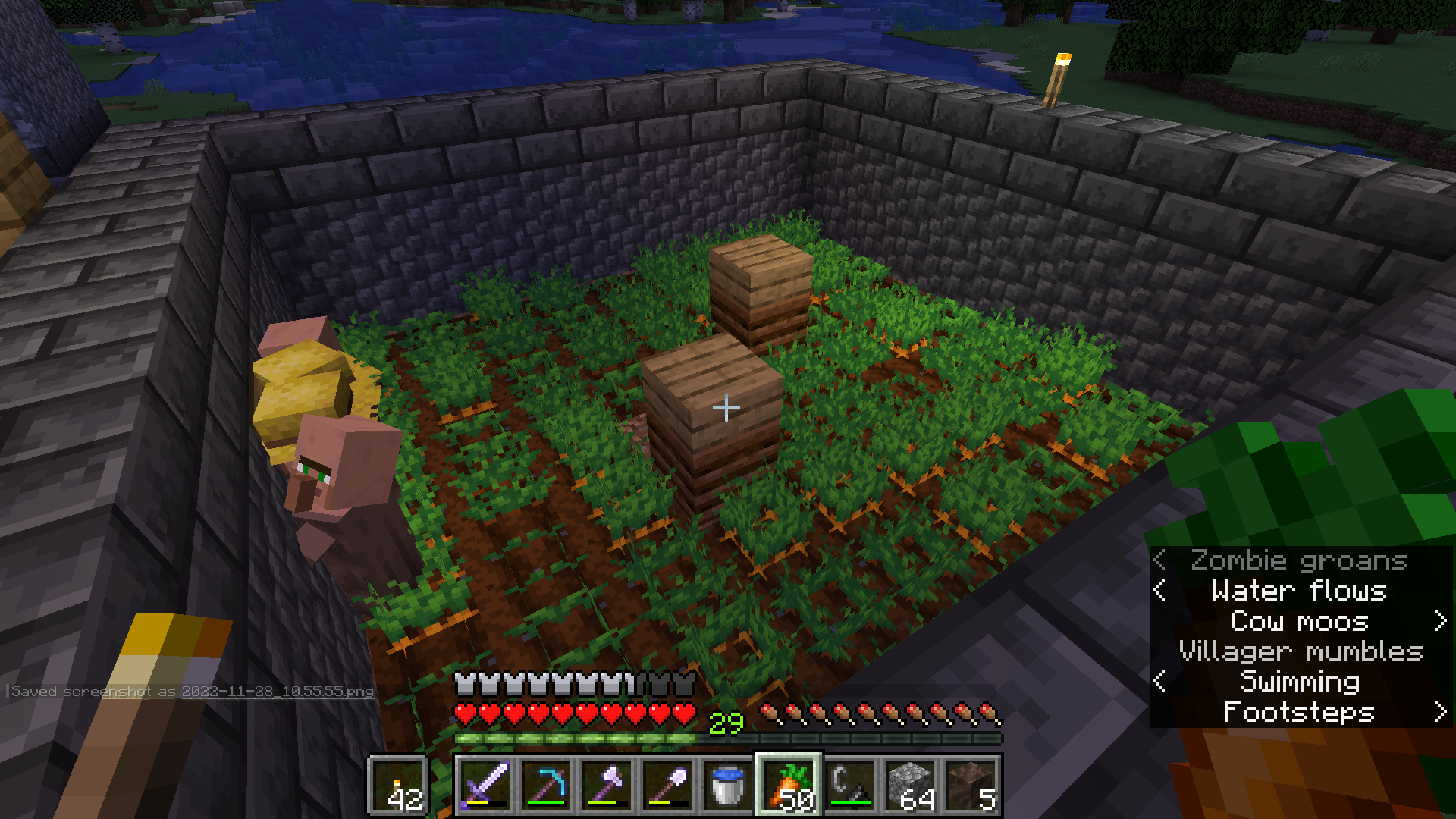Click the carrot stack of 50
Viewport: 1456px width, 819px height.
[x=789, y=786]
